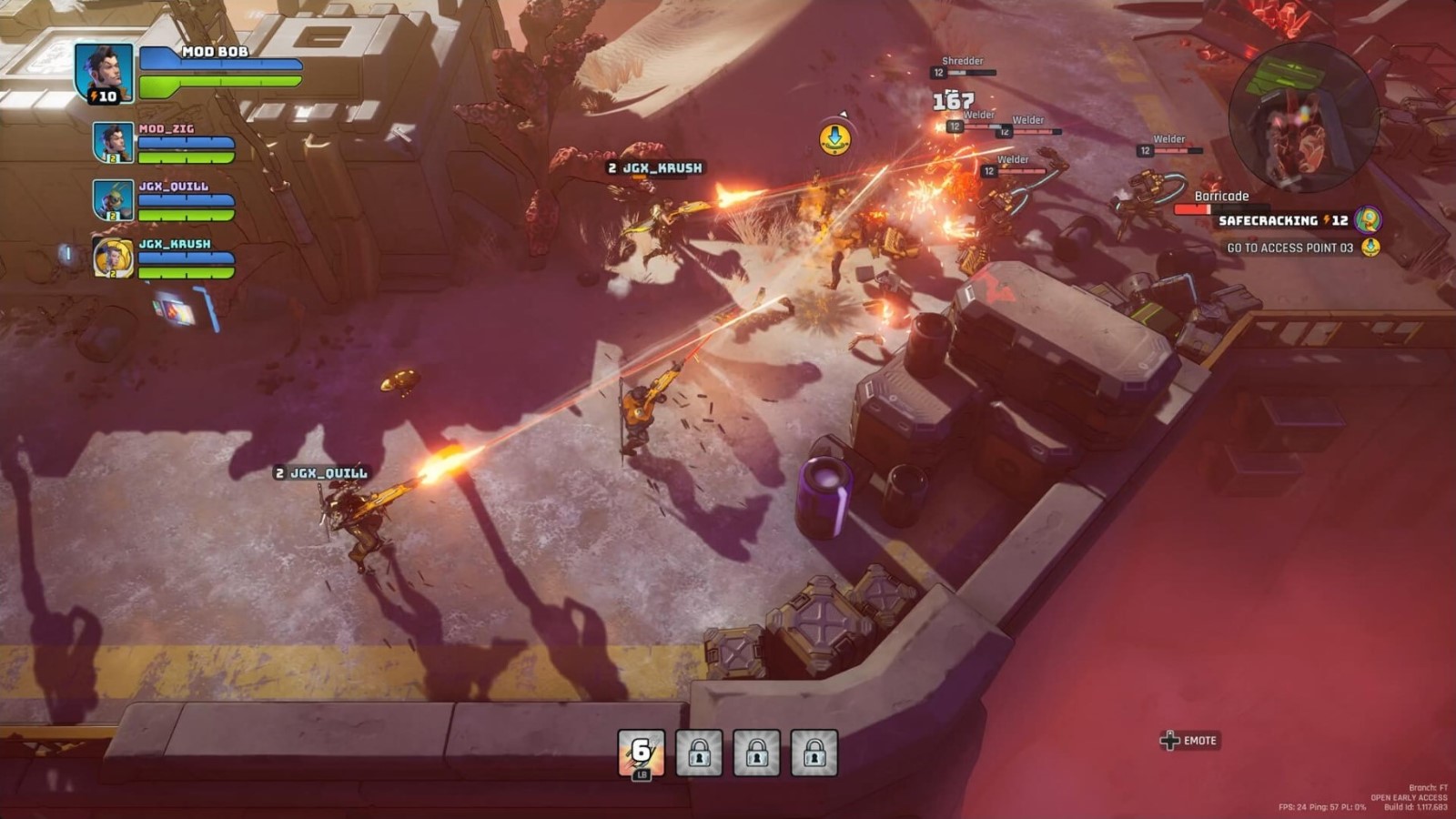
Task: Click MOD_ZIG's teammate portrait
Action: pos(113,143)
